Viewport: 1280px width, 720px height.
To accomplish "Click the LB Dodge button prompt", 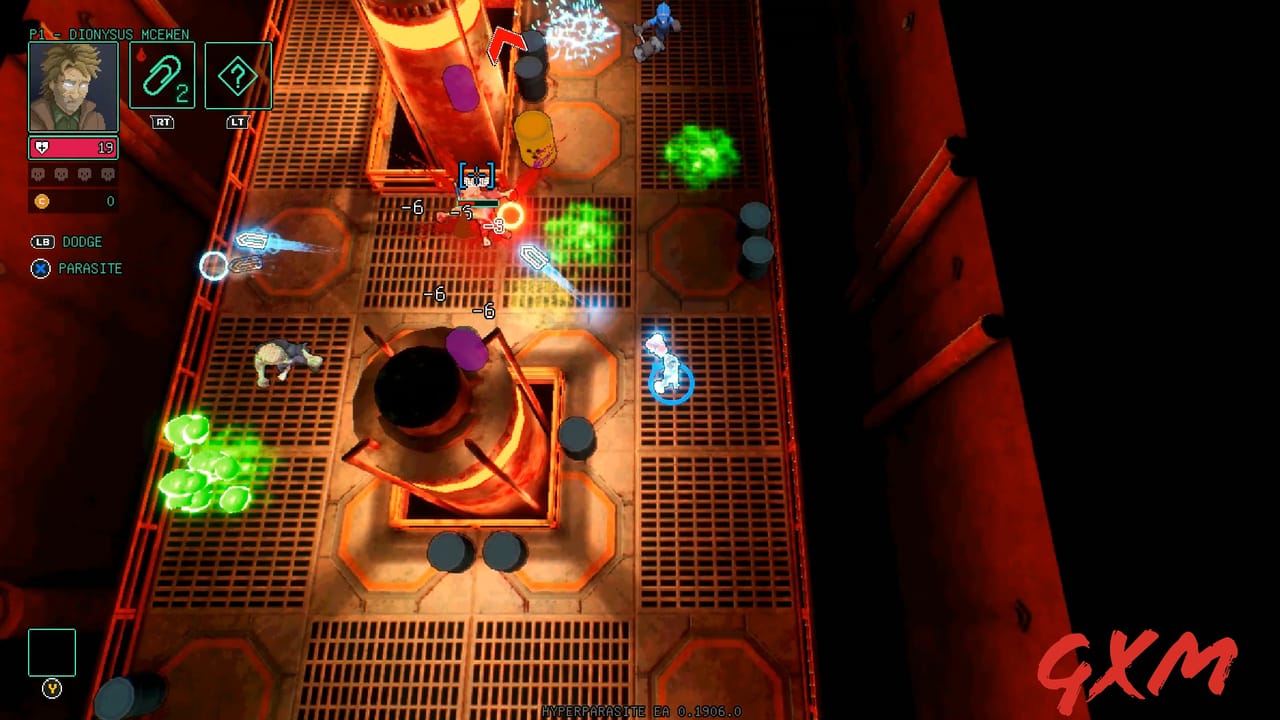I will pyautogui.click(x=42, y=241).
